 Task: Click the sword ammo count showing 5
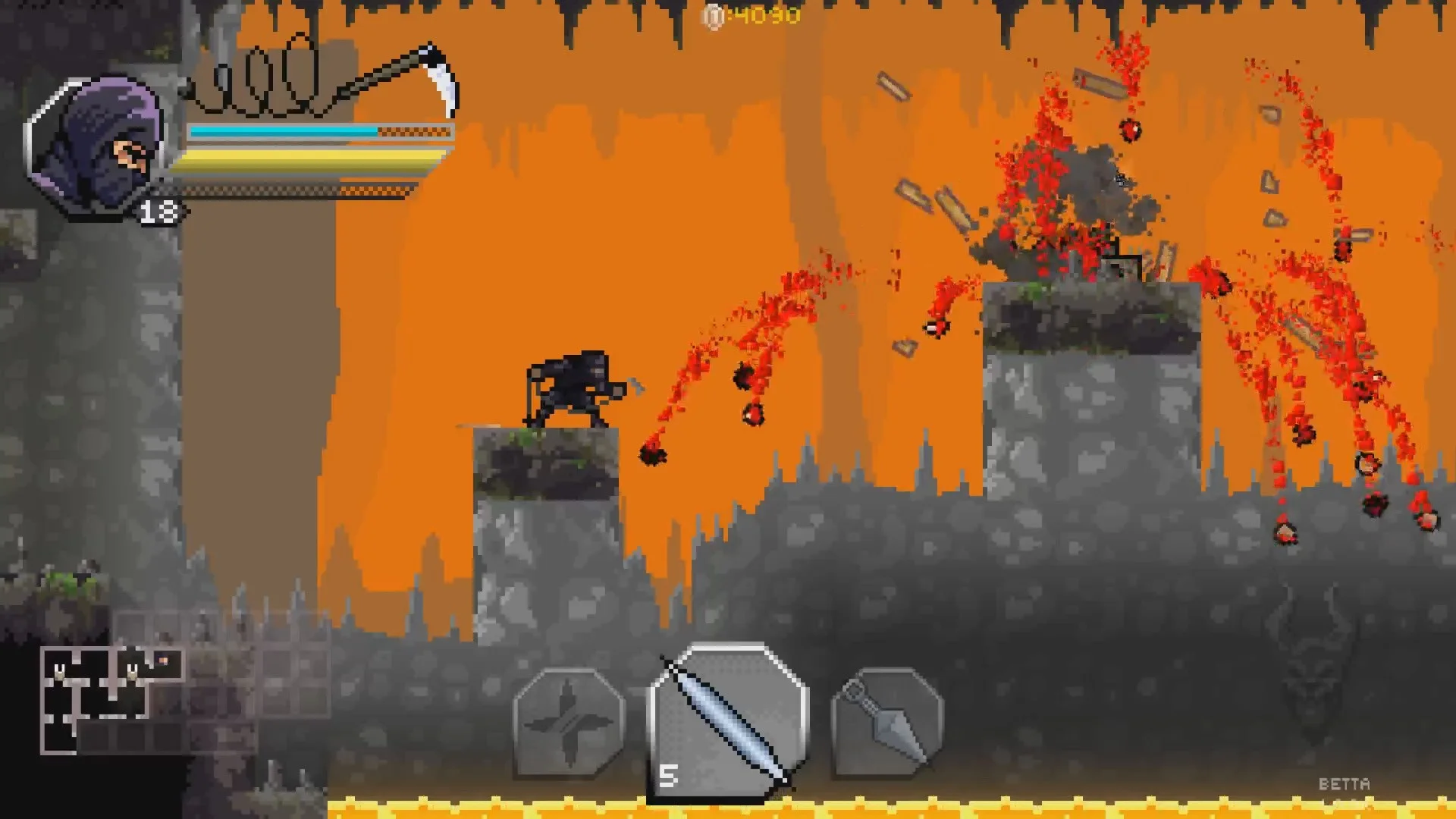pyautogui.click(x=670, y=775)
